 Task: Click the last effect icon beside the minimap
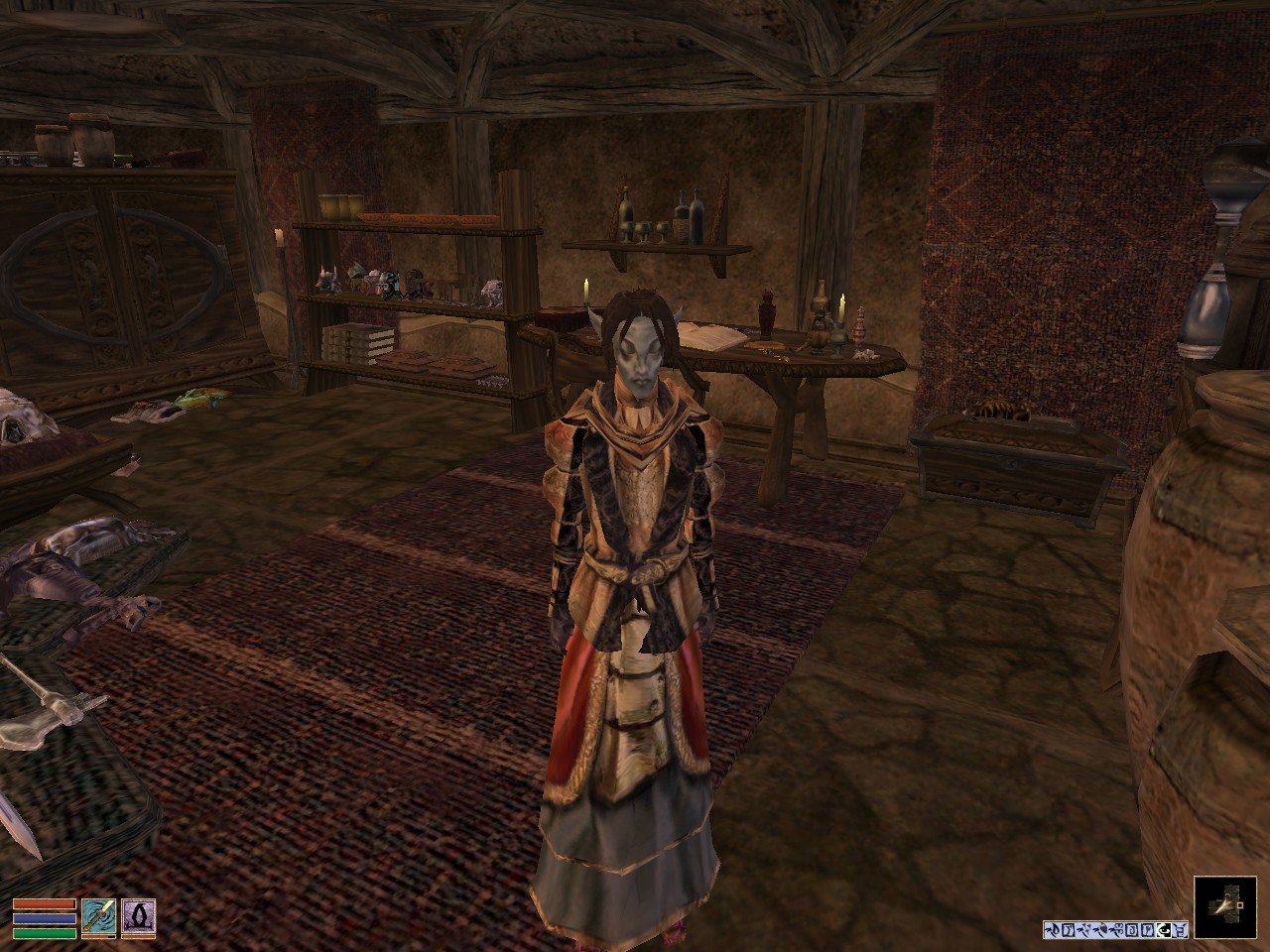pyautogui.click(x=1180, y=930)
